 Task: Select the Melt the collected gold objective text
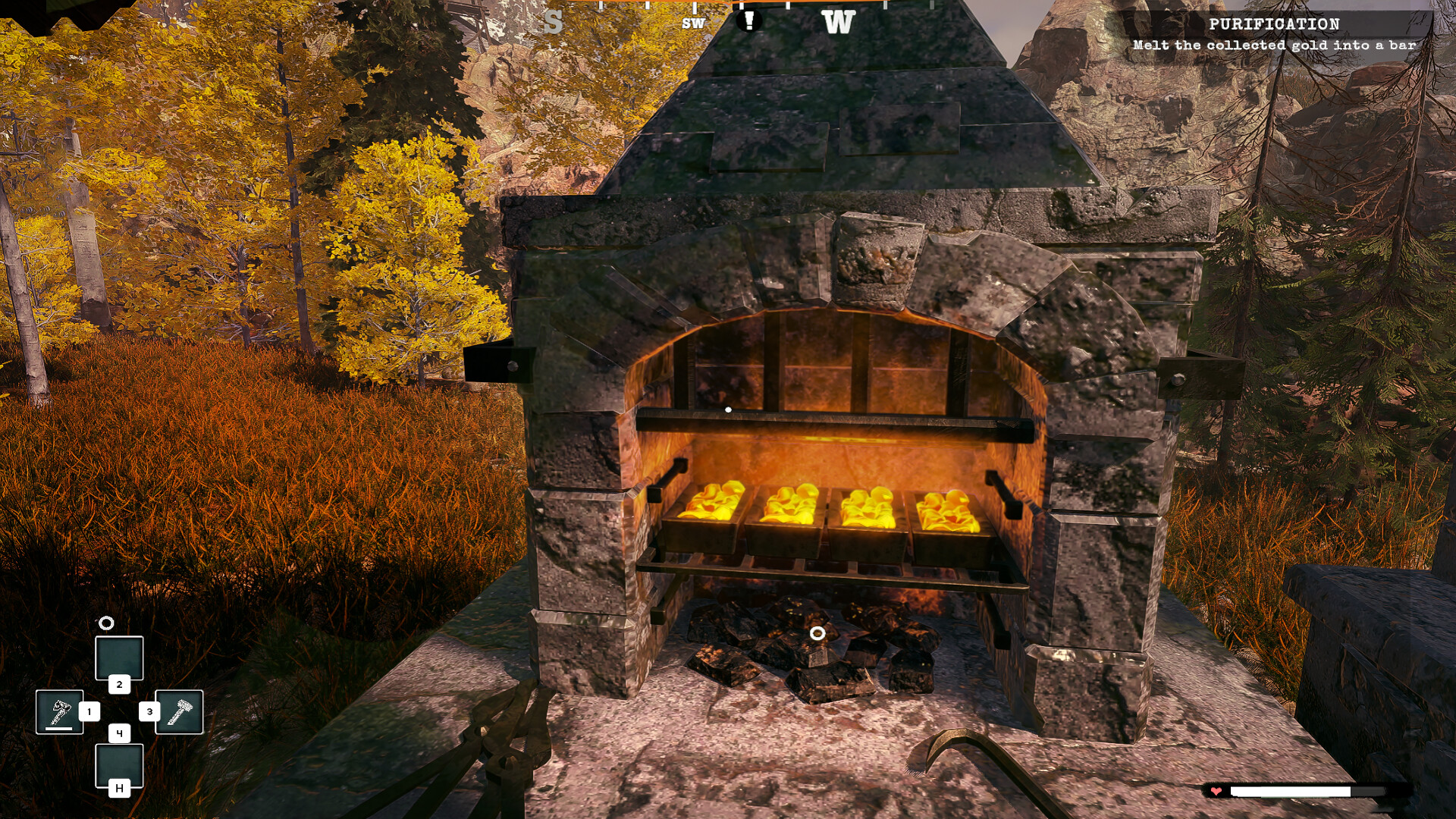pos(1274,45)
